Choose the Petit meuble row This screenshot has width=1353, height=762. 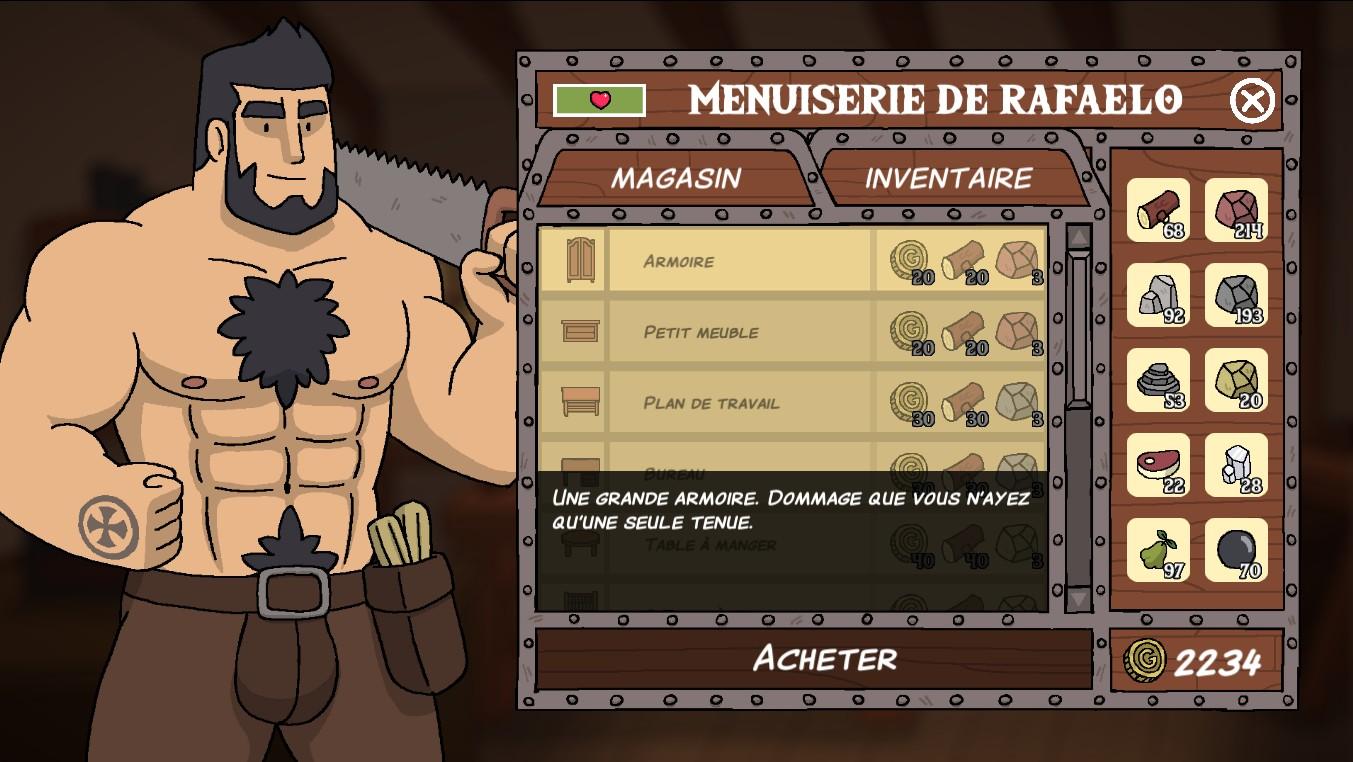tap(740, 332)
